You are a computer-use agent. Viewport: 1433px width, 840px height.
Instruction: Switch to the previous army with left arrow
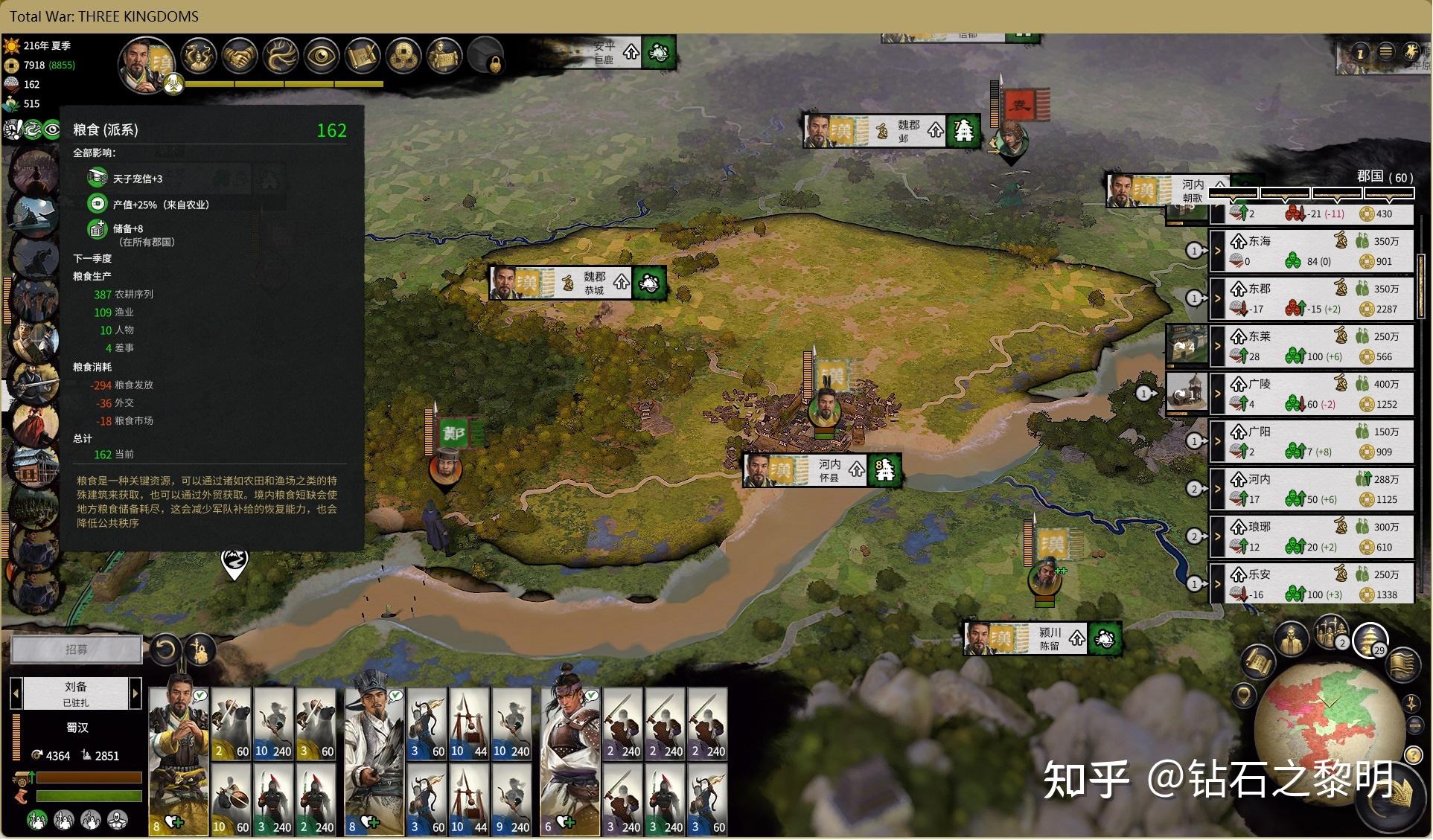coord(16,693)
